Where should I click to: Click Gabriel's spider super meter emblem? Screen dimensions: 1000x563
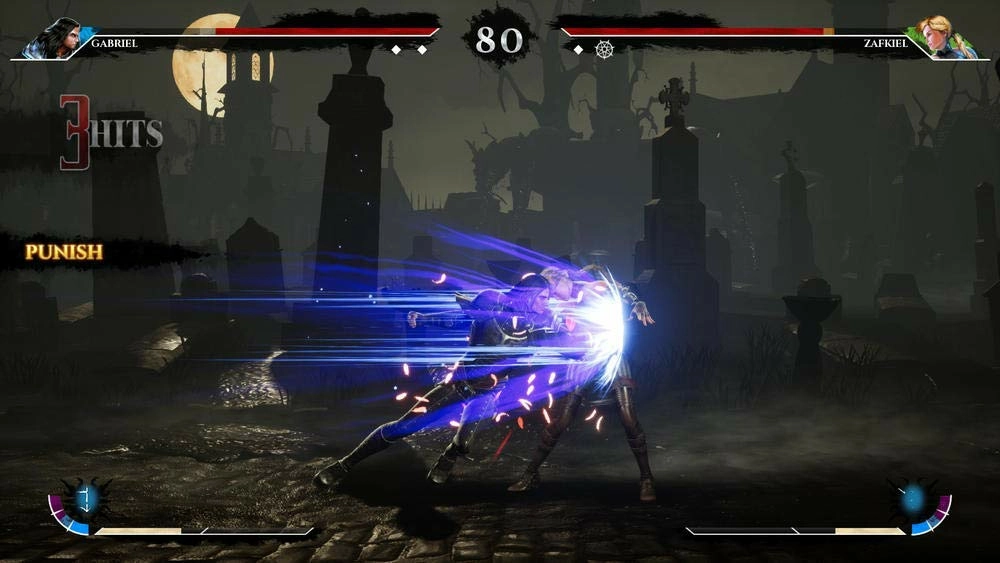(x=84, y=498)
